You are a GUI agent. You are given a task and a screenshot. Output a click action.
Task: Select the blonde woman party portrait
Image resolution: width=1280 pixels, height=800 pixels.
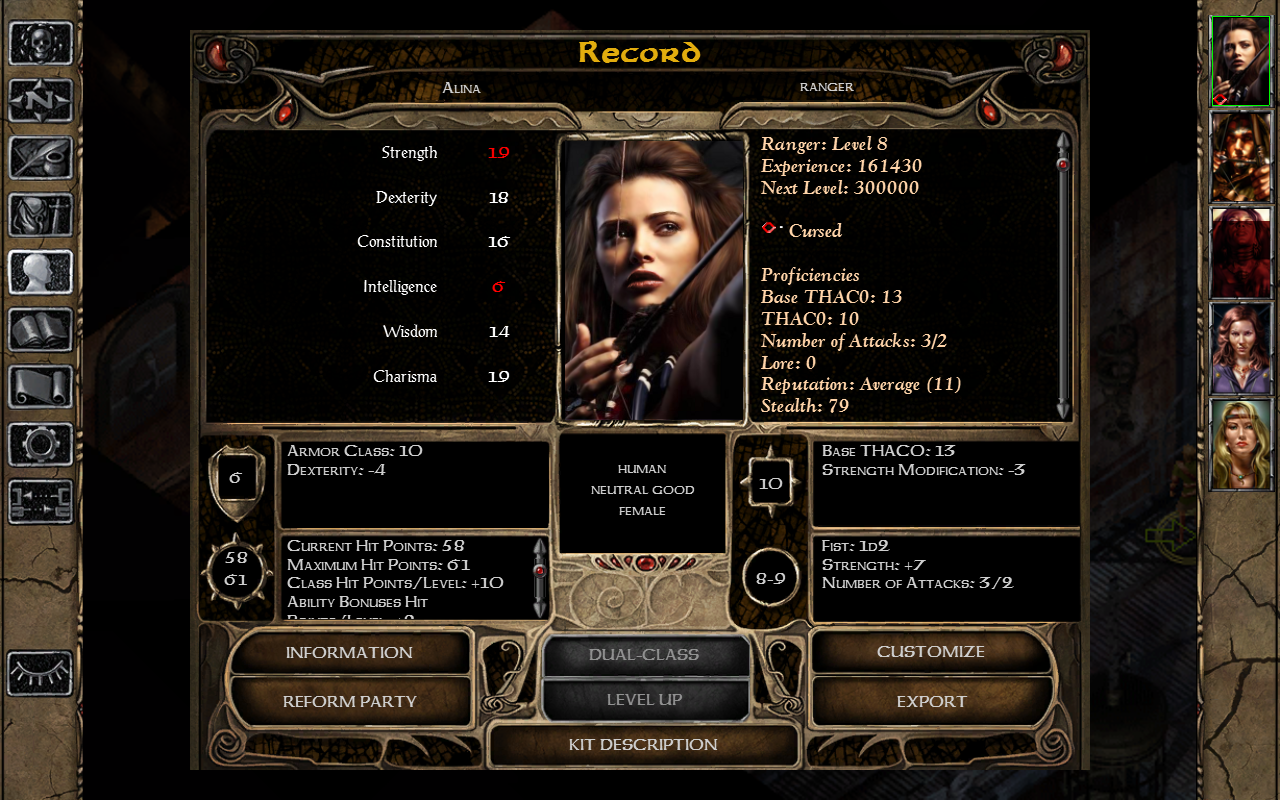(1241, 444)
